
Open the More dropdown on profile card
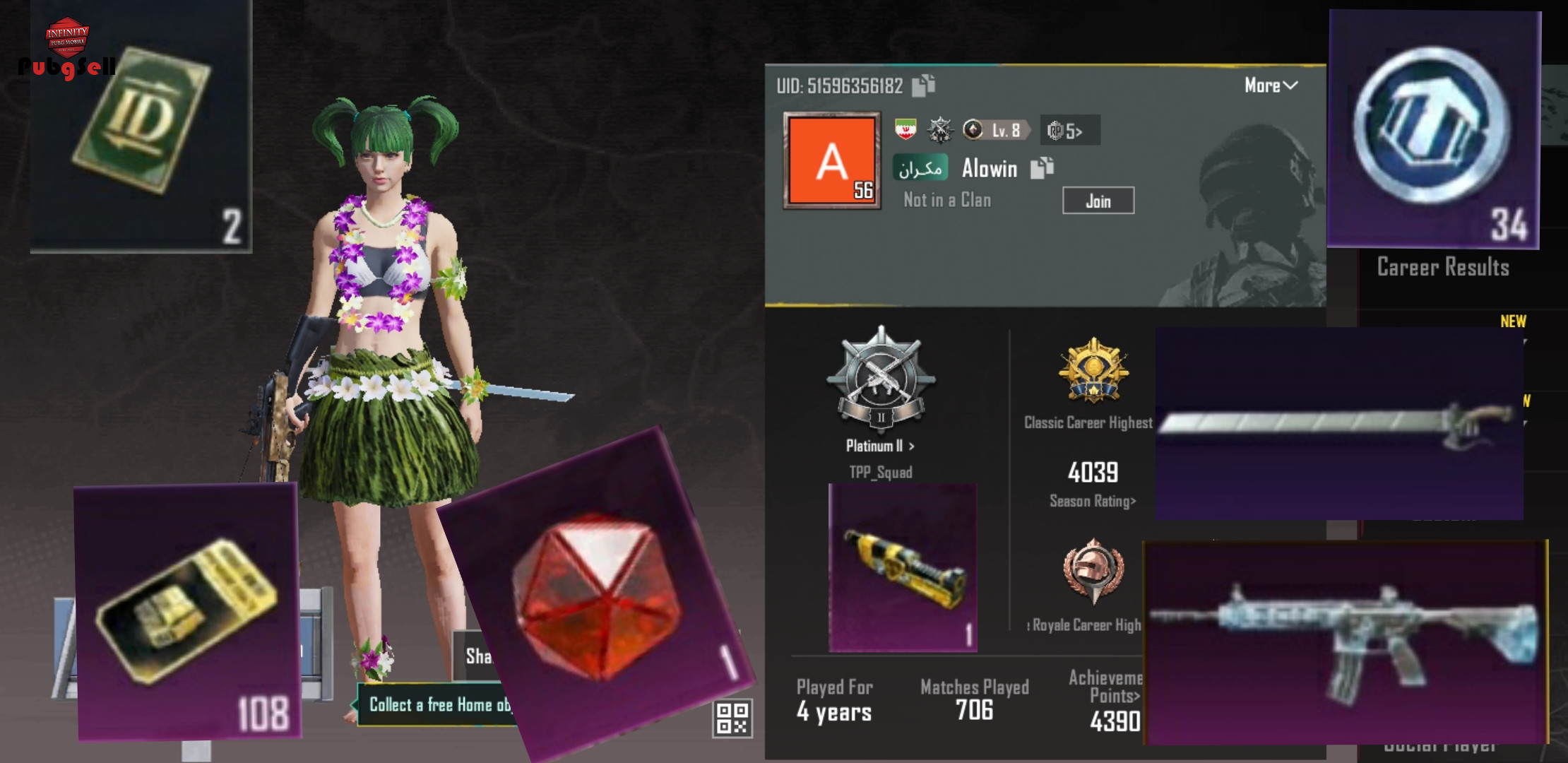click(x=1270, y=85)
